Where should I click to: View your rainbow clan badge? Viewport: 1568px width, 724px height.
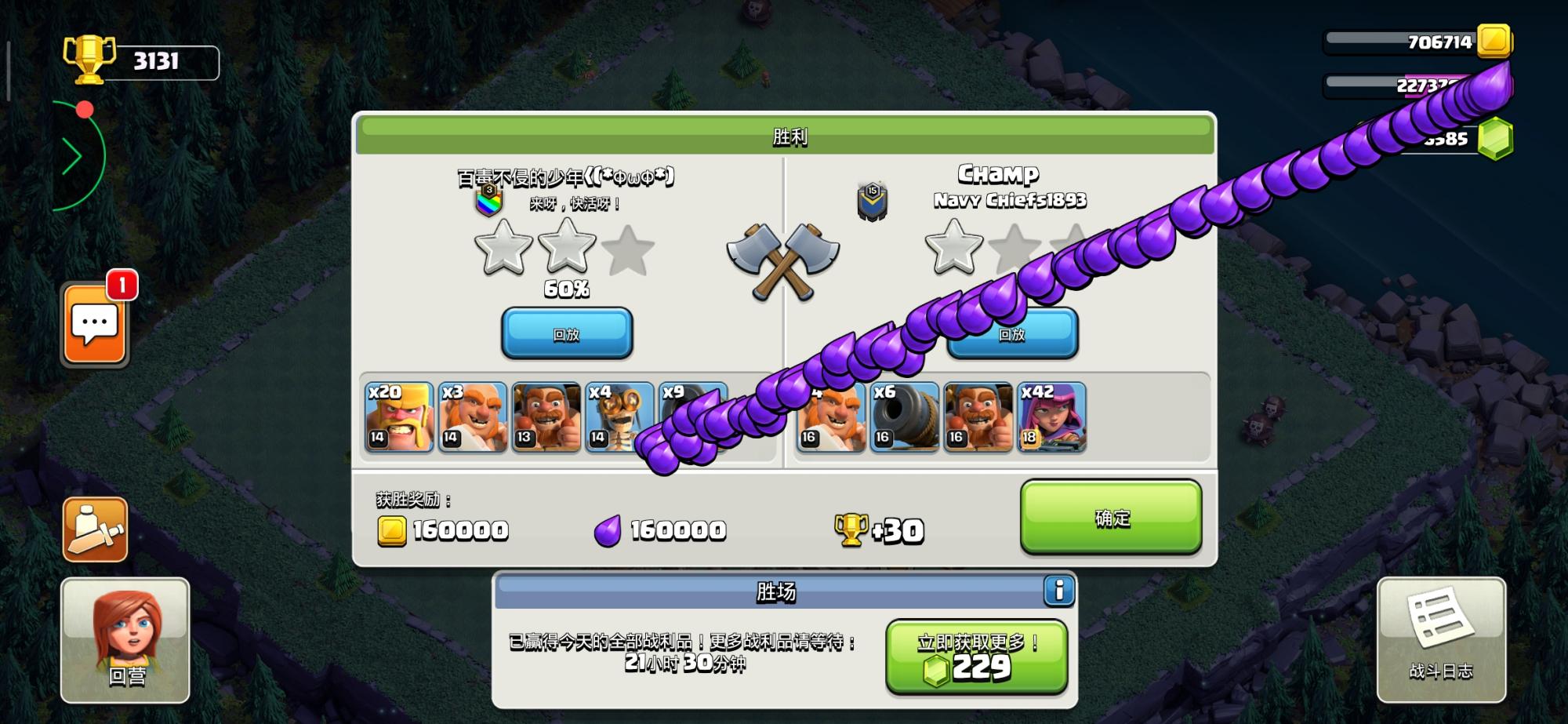[488, 202]
